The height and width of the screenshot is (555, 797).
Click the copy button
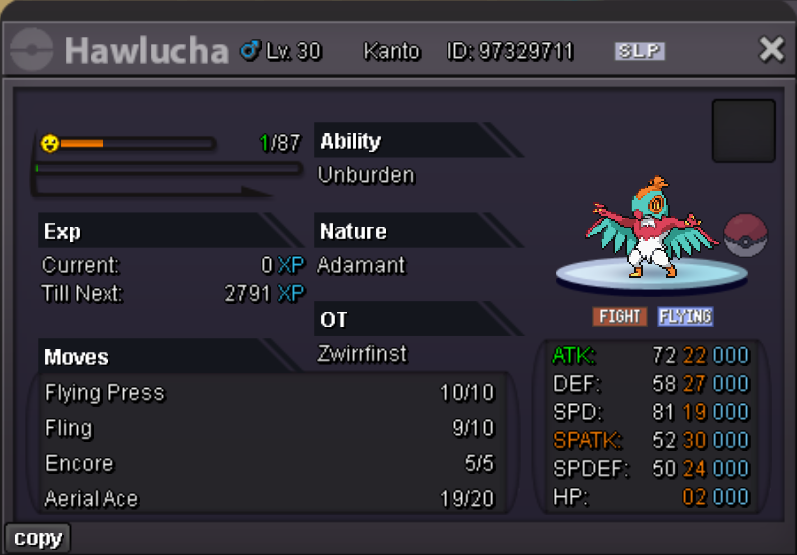(x=38, y=538)
